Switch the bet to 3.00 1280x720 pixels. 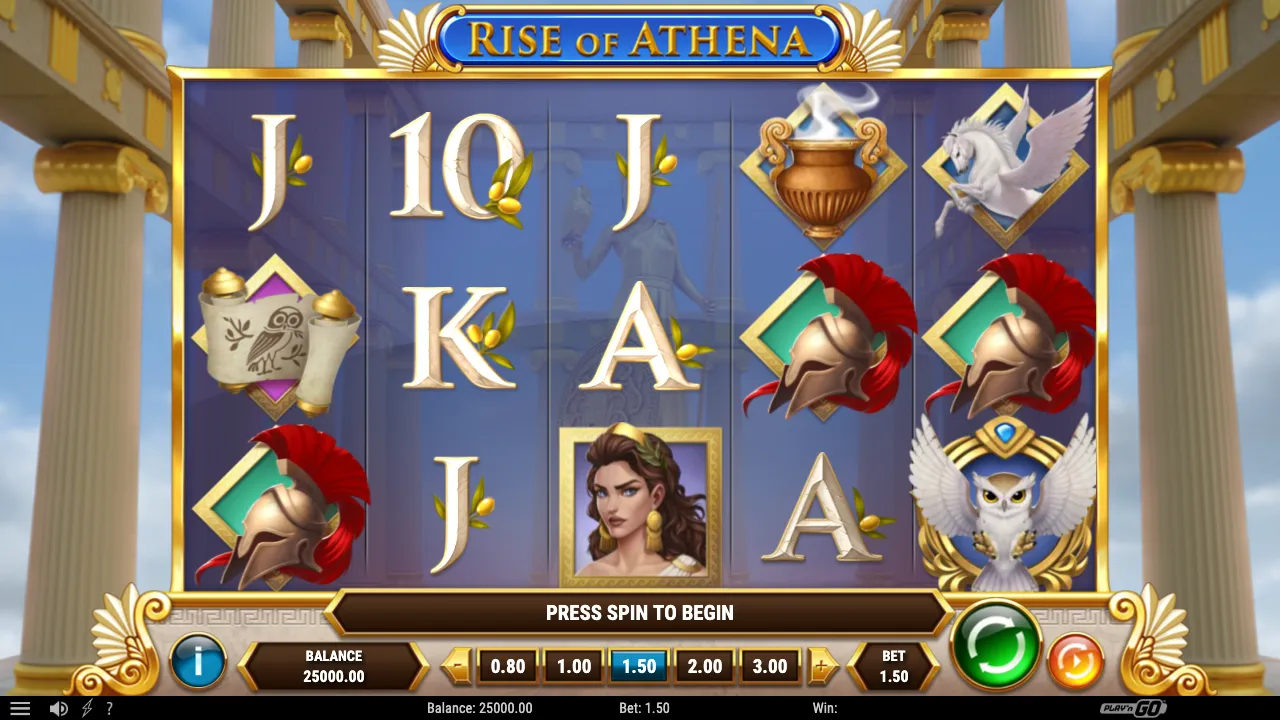[770, 665]
